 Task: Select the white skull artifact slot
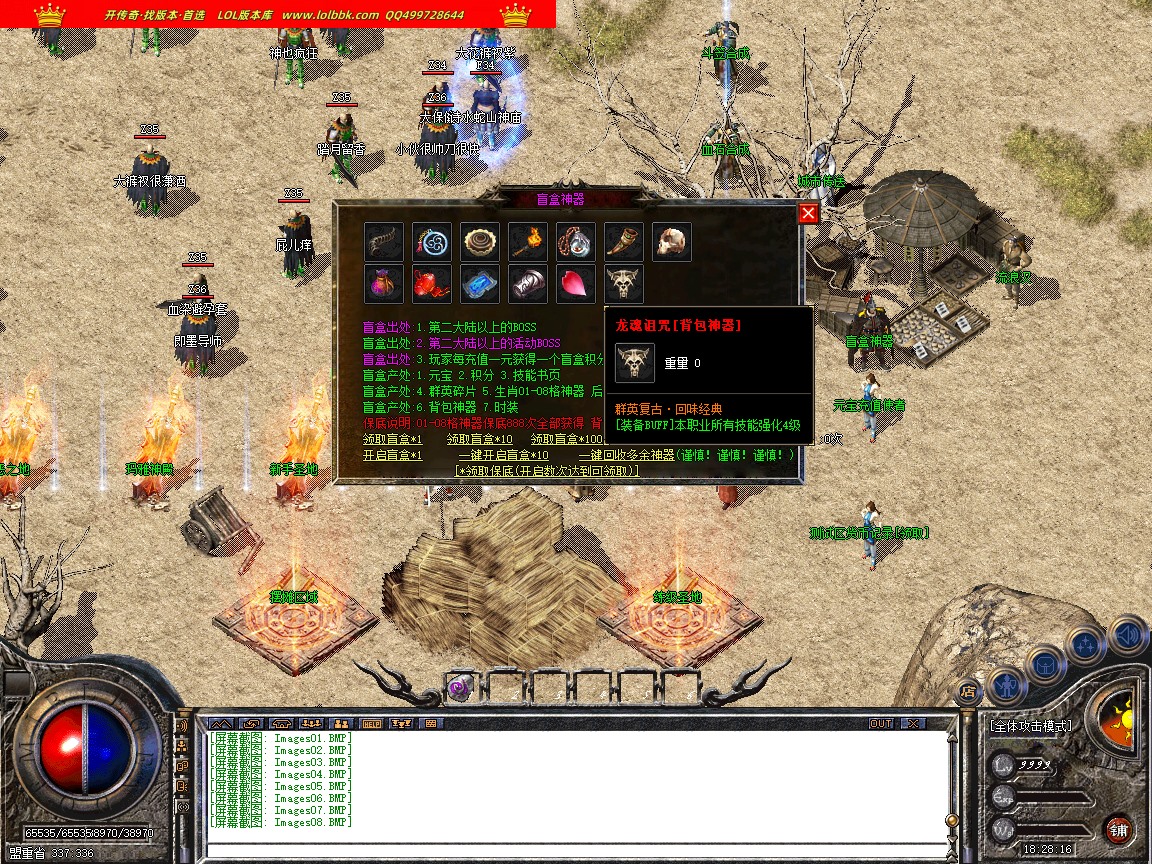point(672,242)
